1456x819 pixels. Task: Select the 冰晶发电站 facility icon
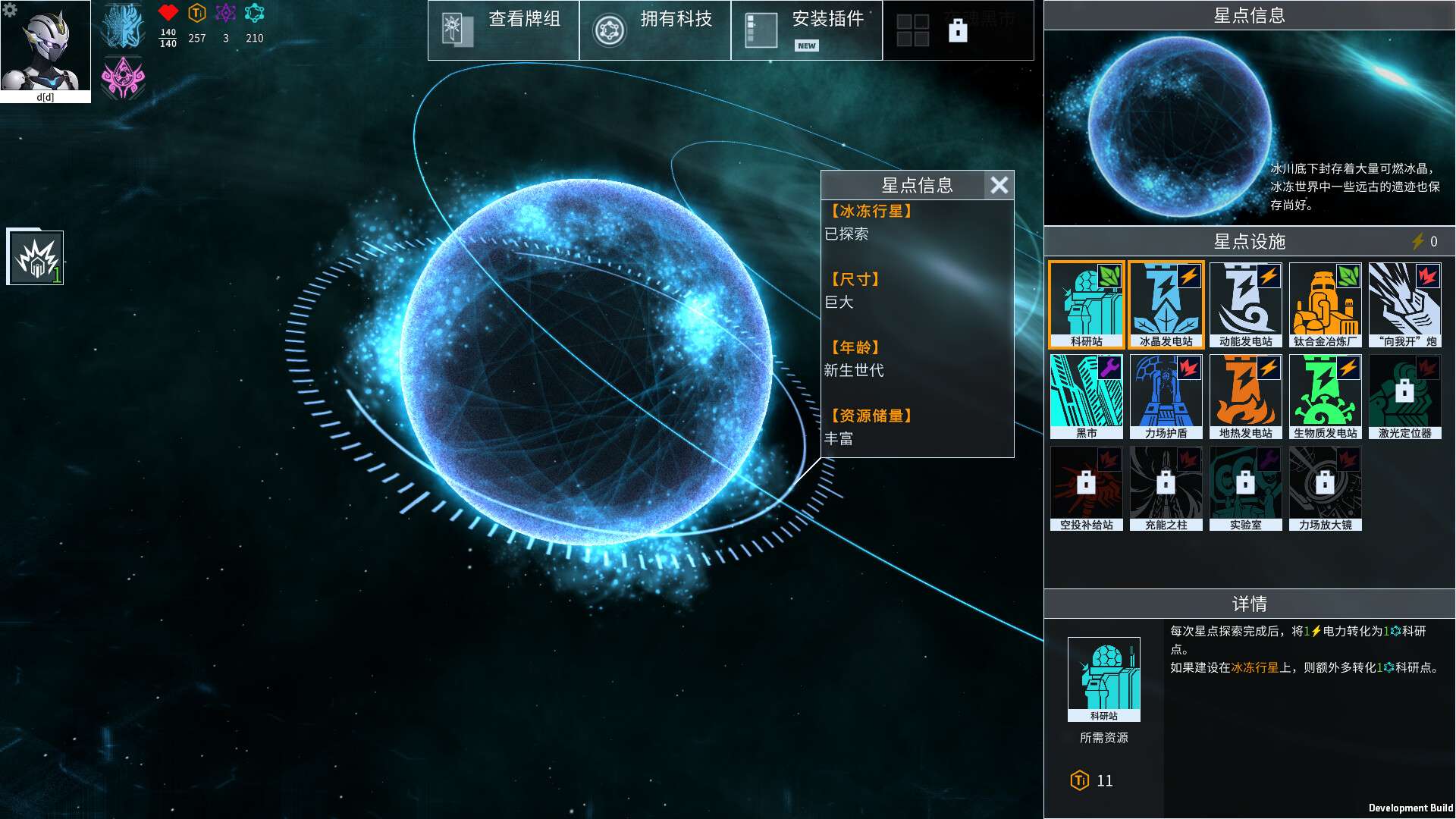click(x=1165, y=303)
